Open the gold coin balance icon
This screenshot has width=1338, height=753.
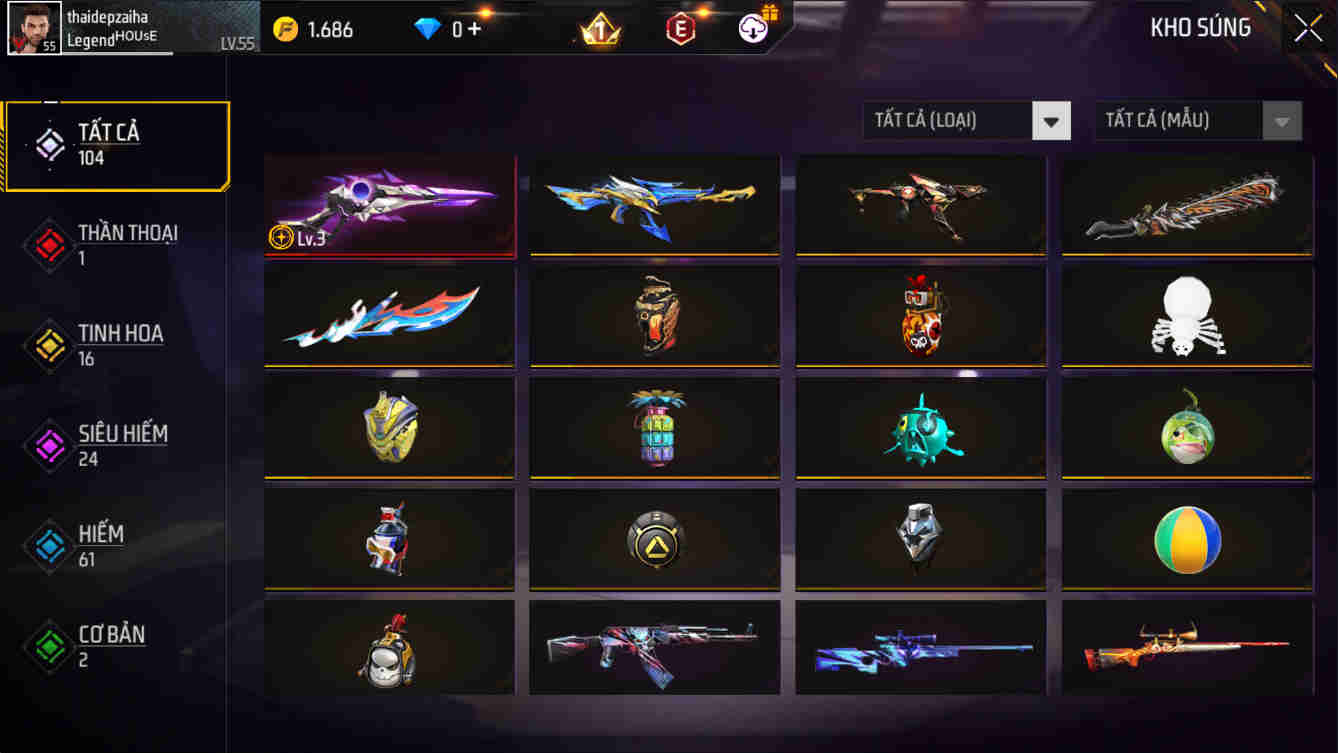click(287, 29)
